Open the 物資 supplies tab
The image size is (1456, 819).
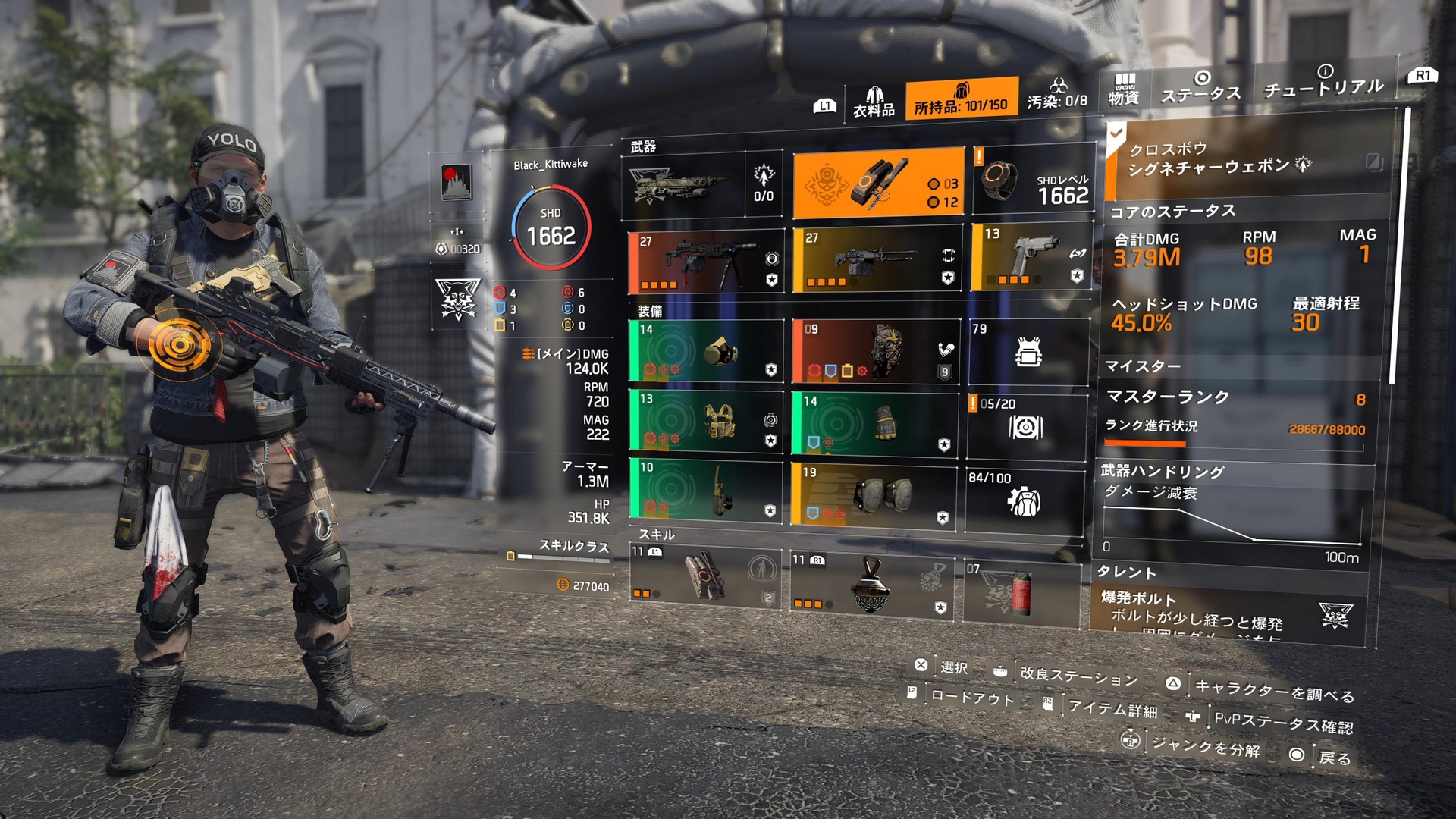(1124, 90)
